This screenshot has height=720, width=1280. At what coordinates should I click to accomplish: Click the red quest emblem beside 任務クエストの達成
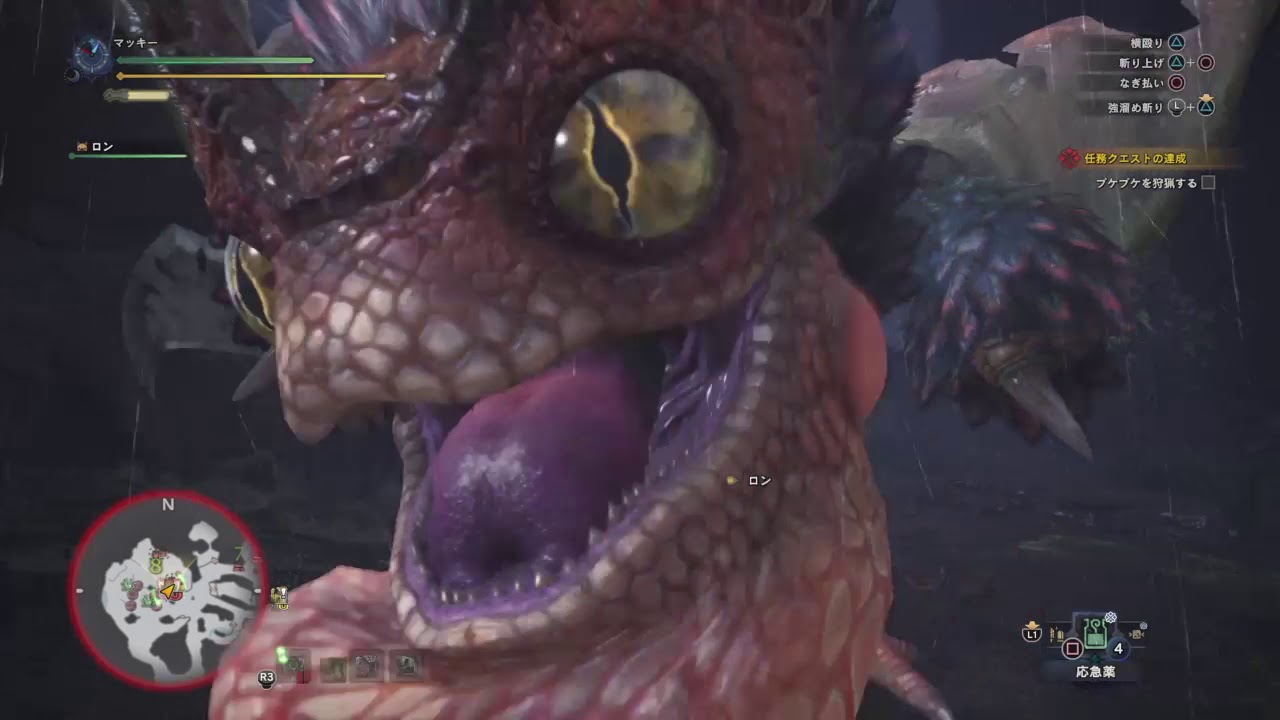click(1070, 158)
